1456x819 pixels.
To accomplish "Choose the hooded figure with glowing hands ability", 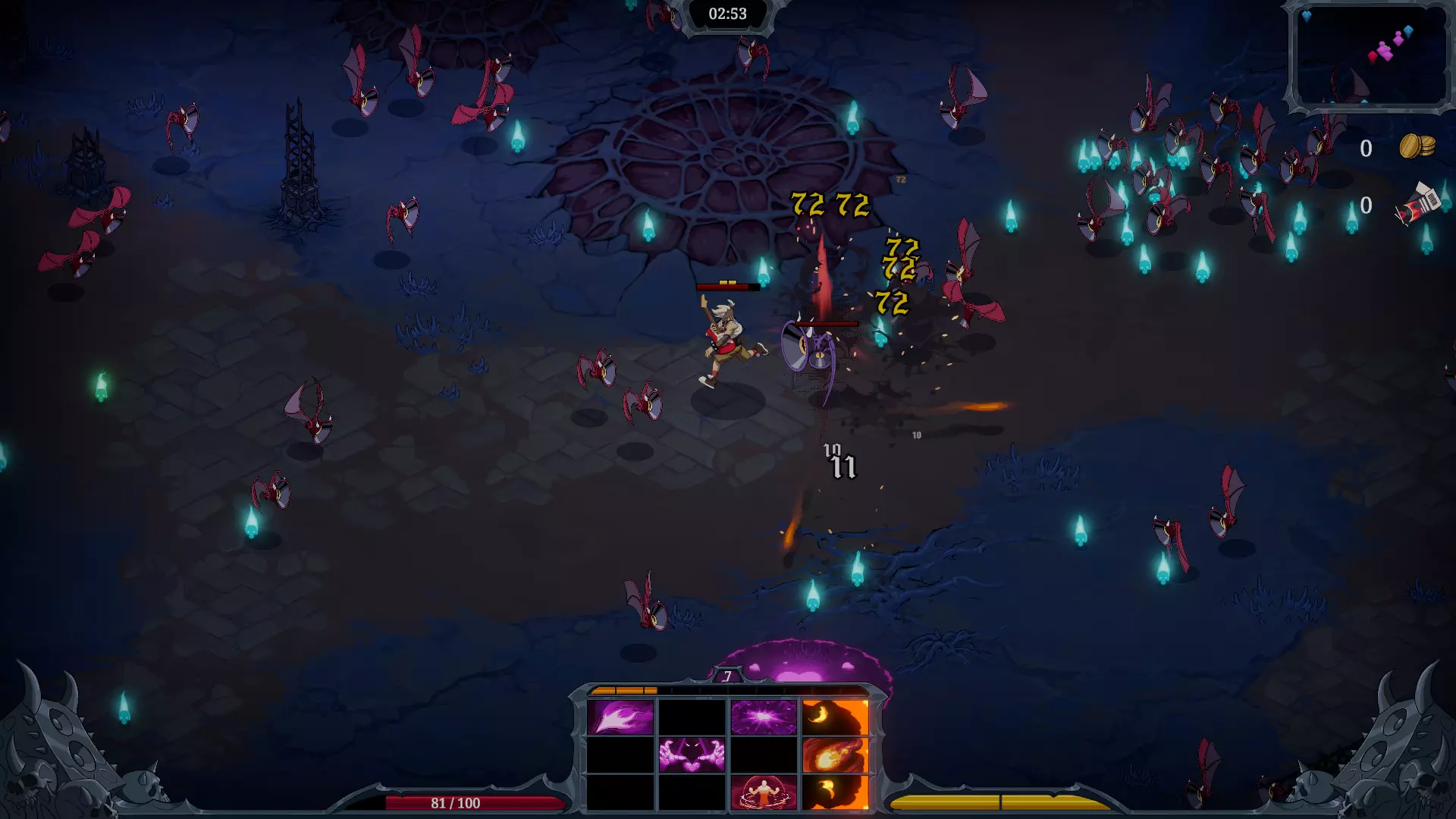I will [692, 755].
